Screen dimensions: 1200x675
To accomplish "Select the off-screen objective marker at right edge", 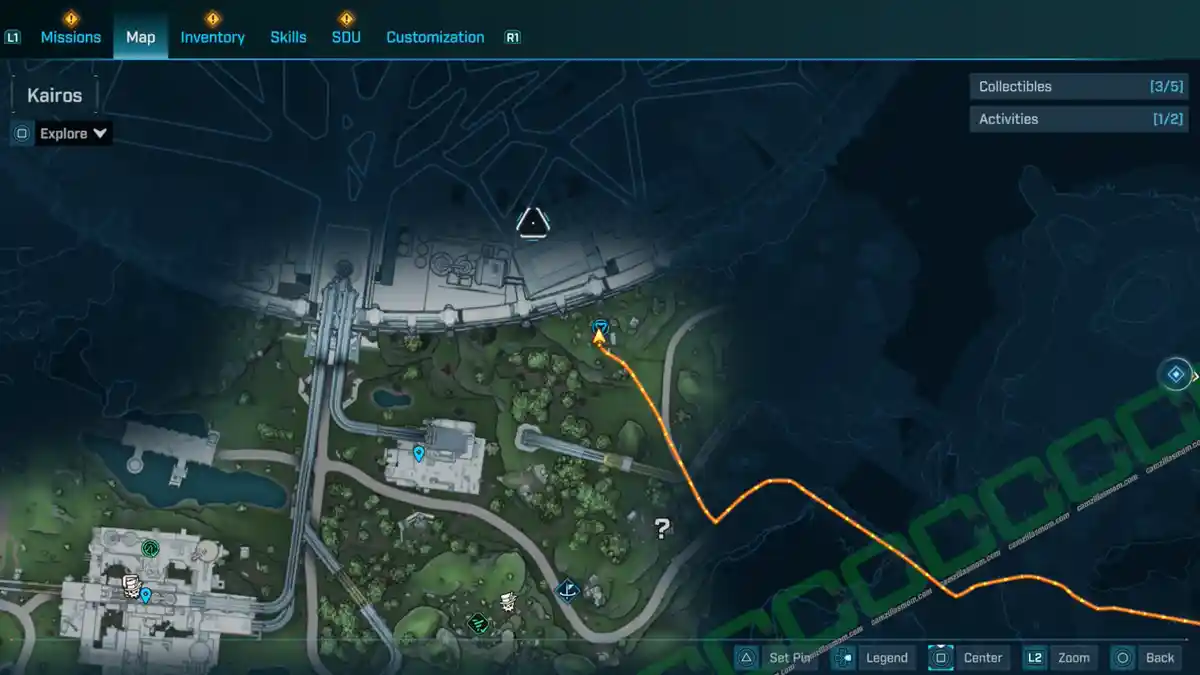I will (1176, 375).
